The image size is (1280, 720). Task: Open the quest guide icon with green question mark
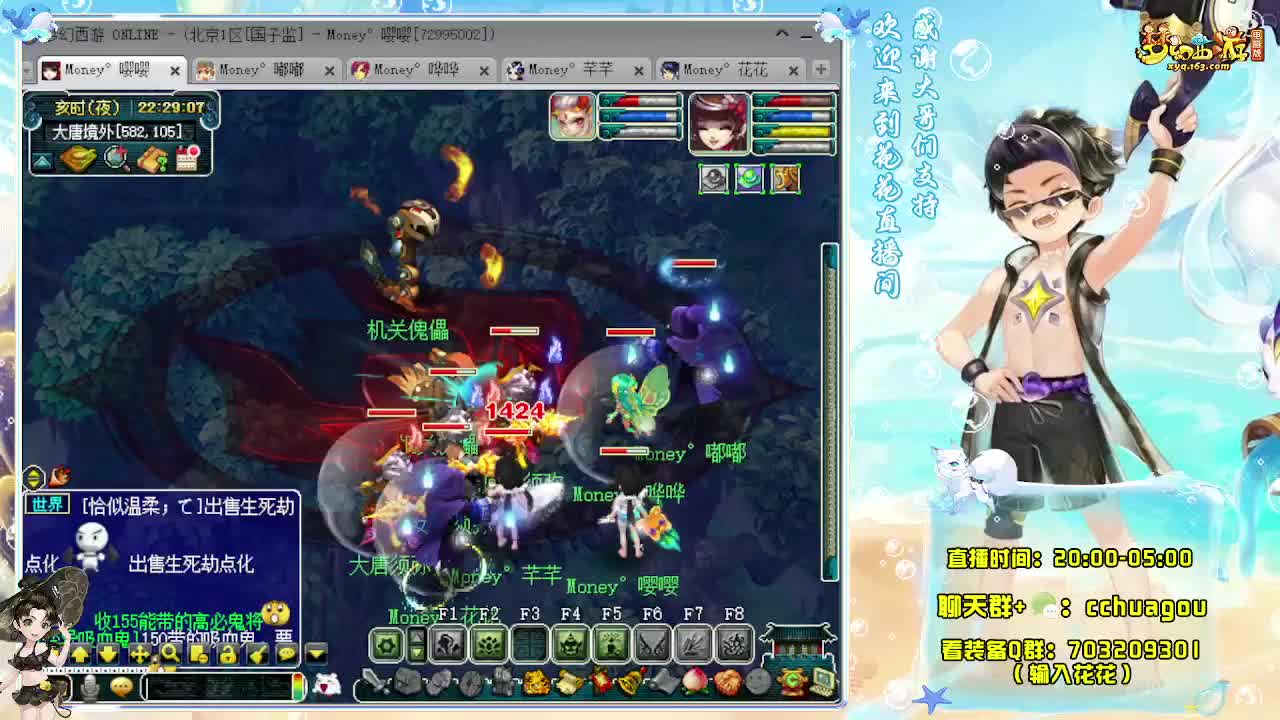pyautogui.click(x=151, y=160)
